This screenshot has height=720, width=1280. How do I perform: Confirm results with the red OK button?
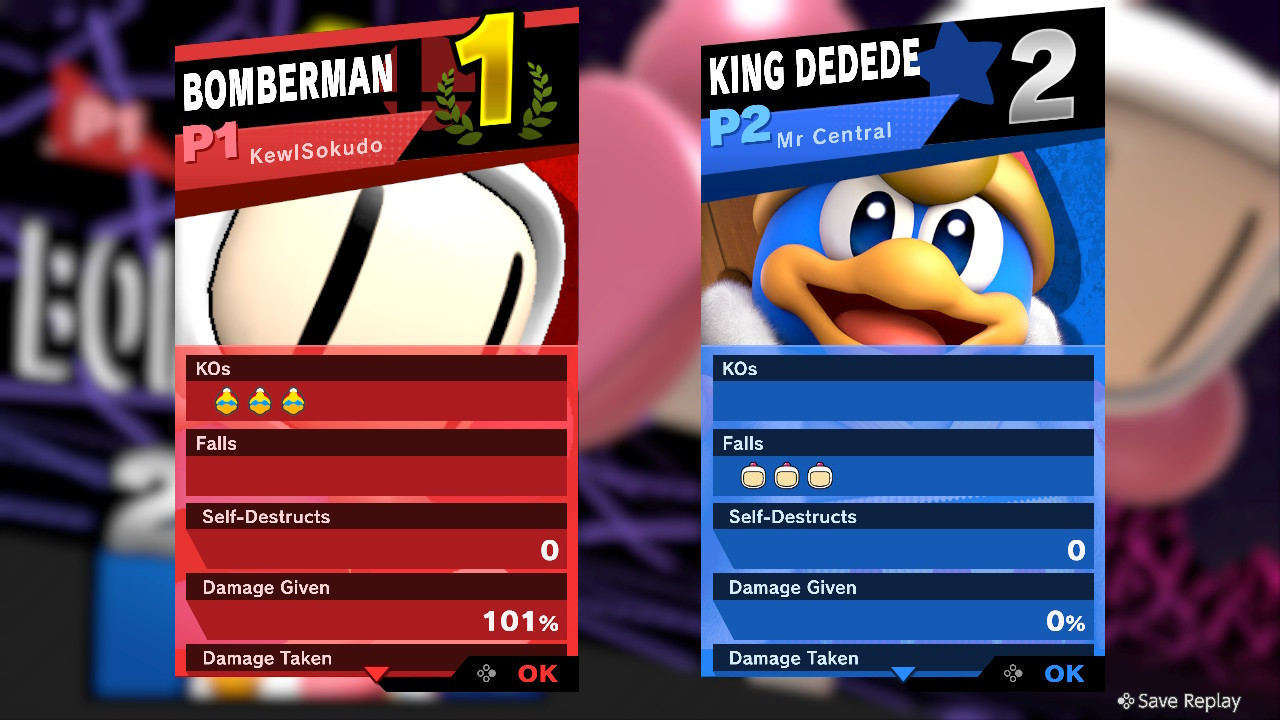tap(537, 674)
